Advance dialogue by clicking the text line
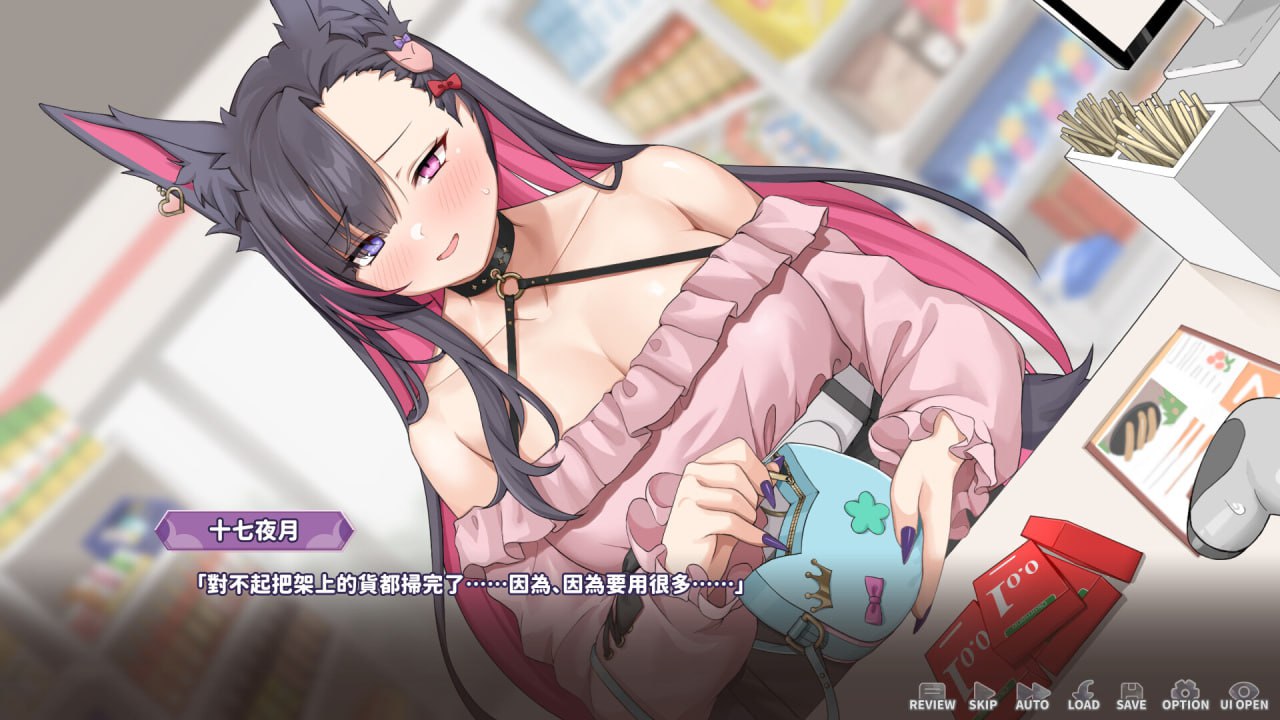The image size is (1280, 720). click(470, 585)
